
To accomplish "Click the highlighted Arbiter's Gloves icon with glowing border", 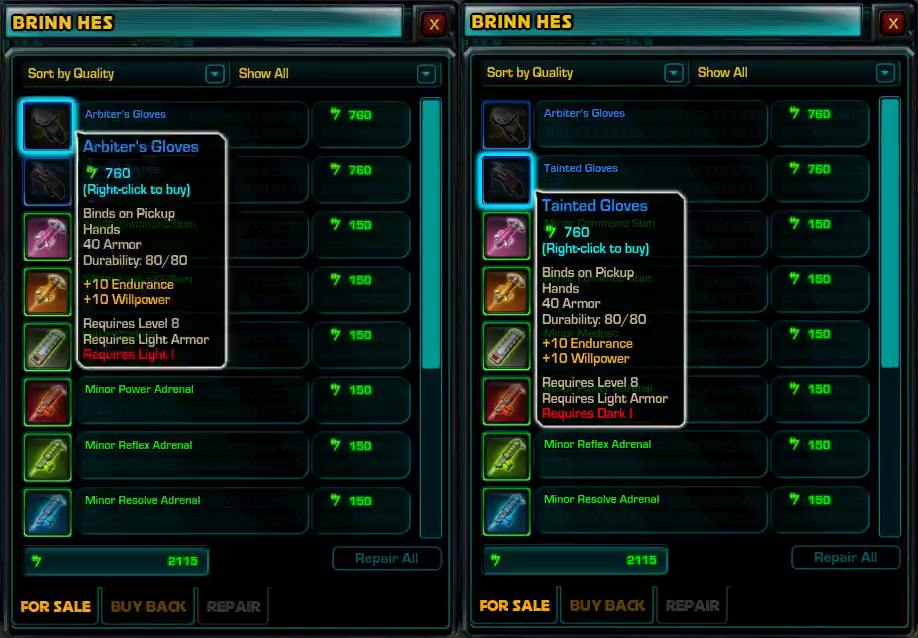I will click(x=47, y=126).
